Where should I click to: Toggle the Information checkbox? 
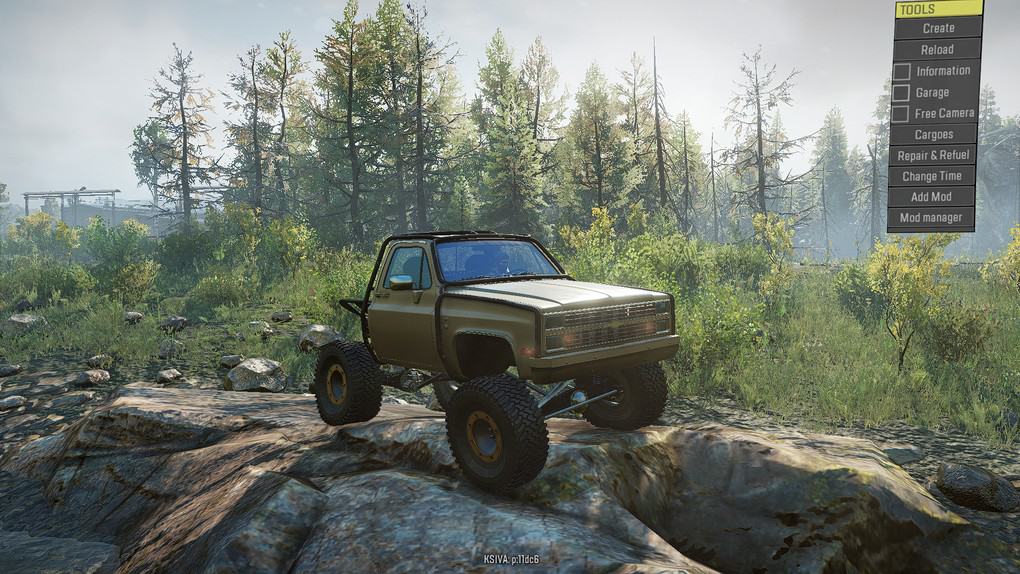902,71
